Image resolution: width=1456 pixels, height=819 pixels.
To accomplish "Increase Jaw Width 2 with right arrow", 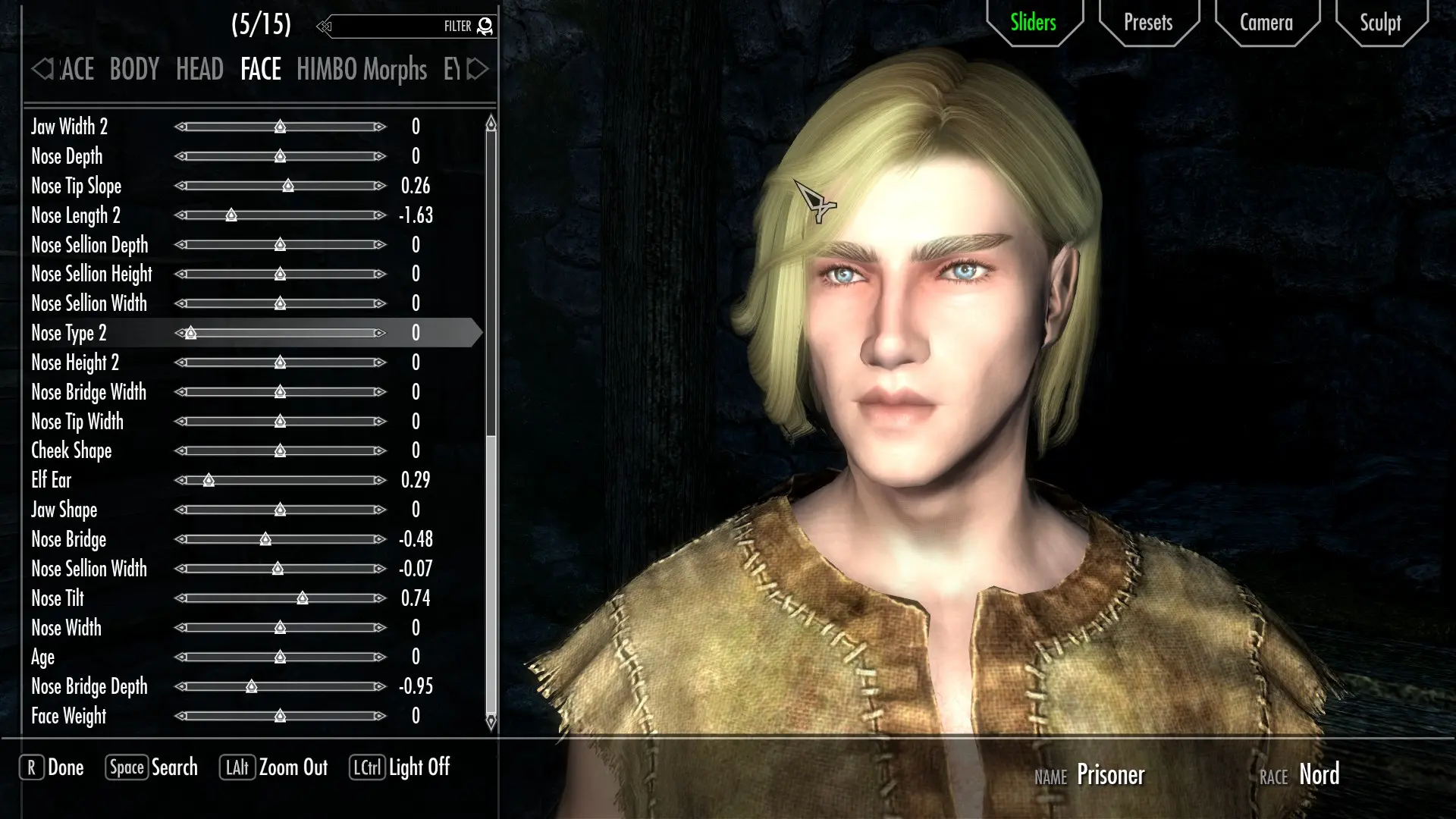I will coord(380,127).
